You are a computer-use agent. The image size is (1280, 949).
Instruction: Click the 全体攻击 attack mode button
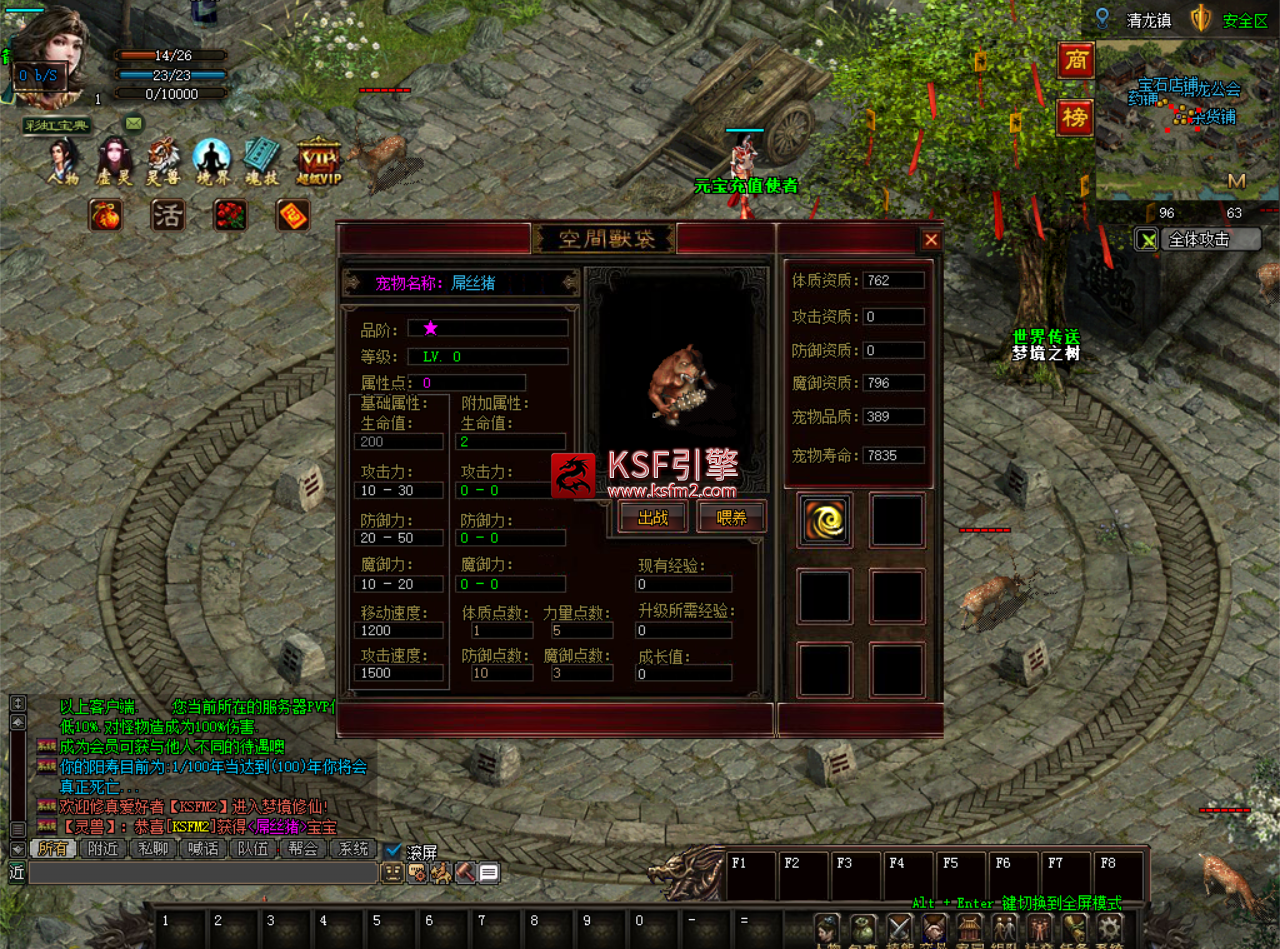pyautogui.click(x=1198, y=239)
